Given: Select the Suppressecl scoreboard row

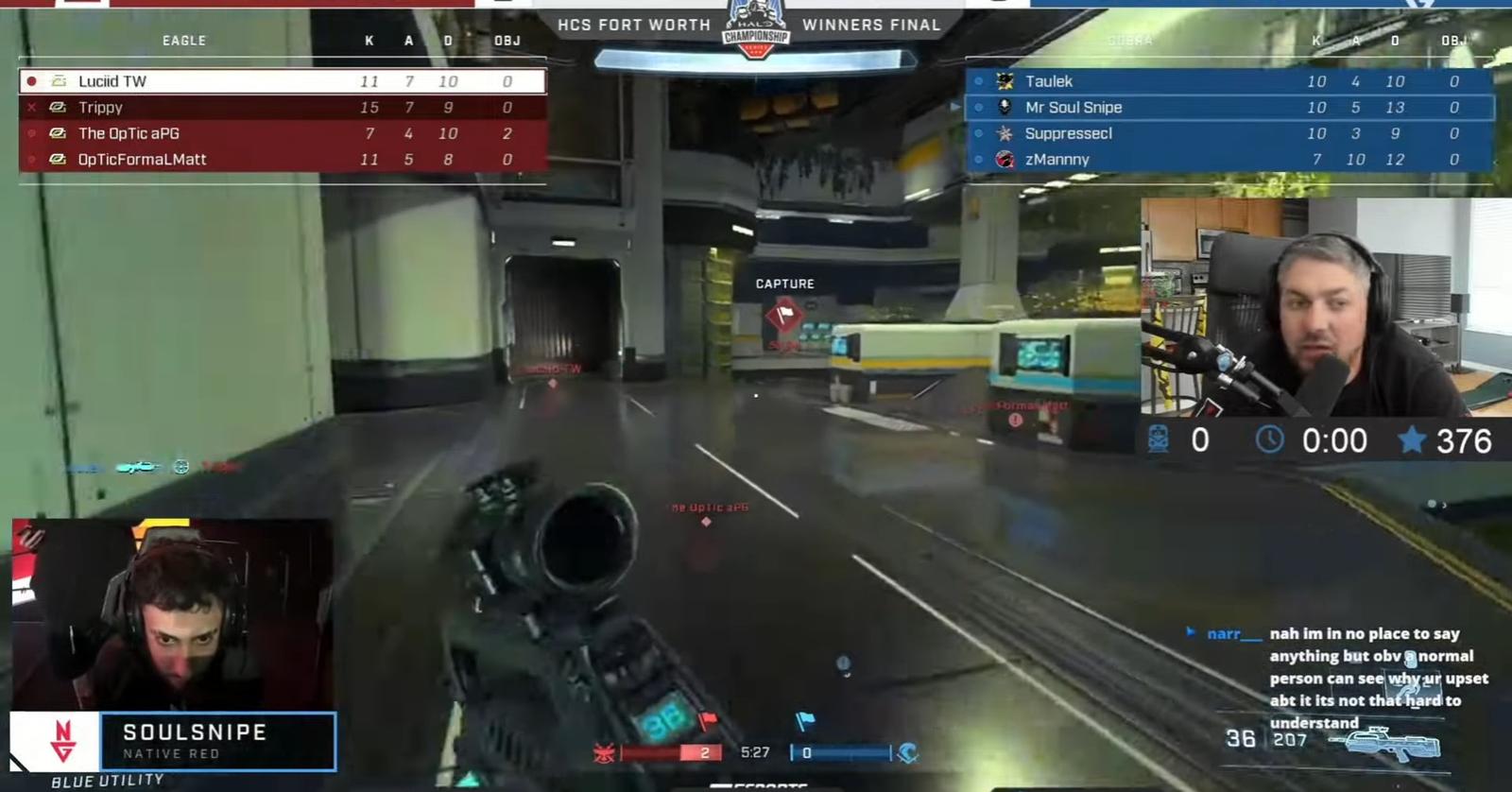Looking at the screenshot, I should tap(1228, 133).
